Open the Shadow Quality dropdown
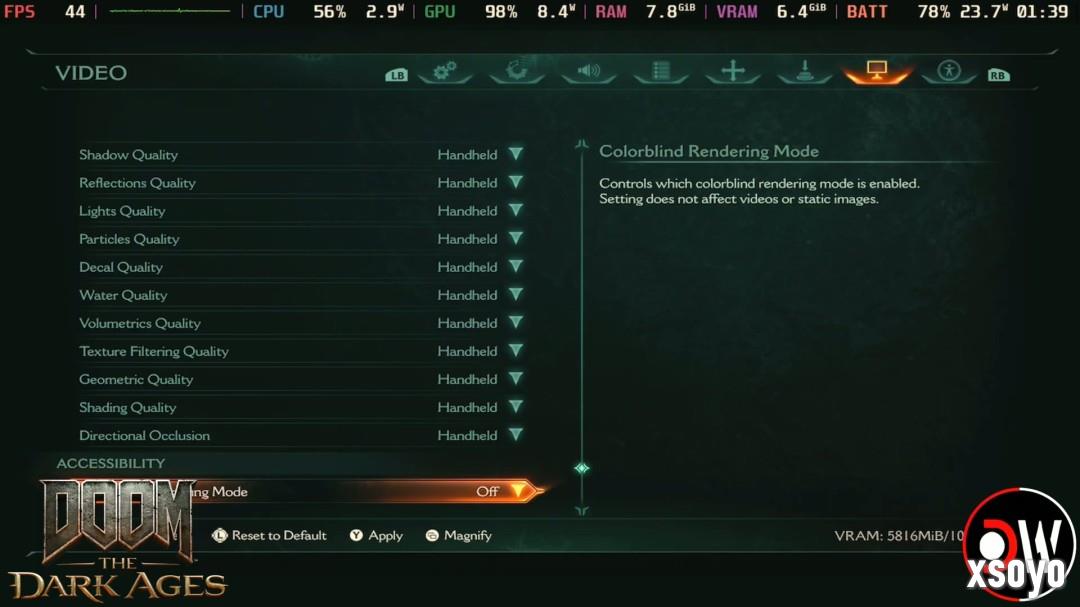Viewport: 1080px width, 607px height. [515, 155]
